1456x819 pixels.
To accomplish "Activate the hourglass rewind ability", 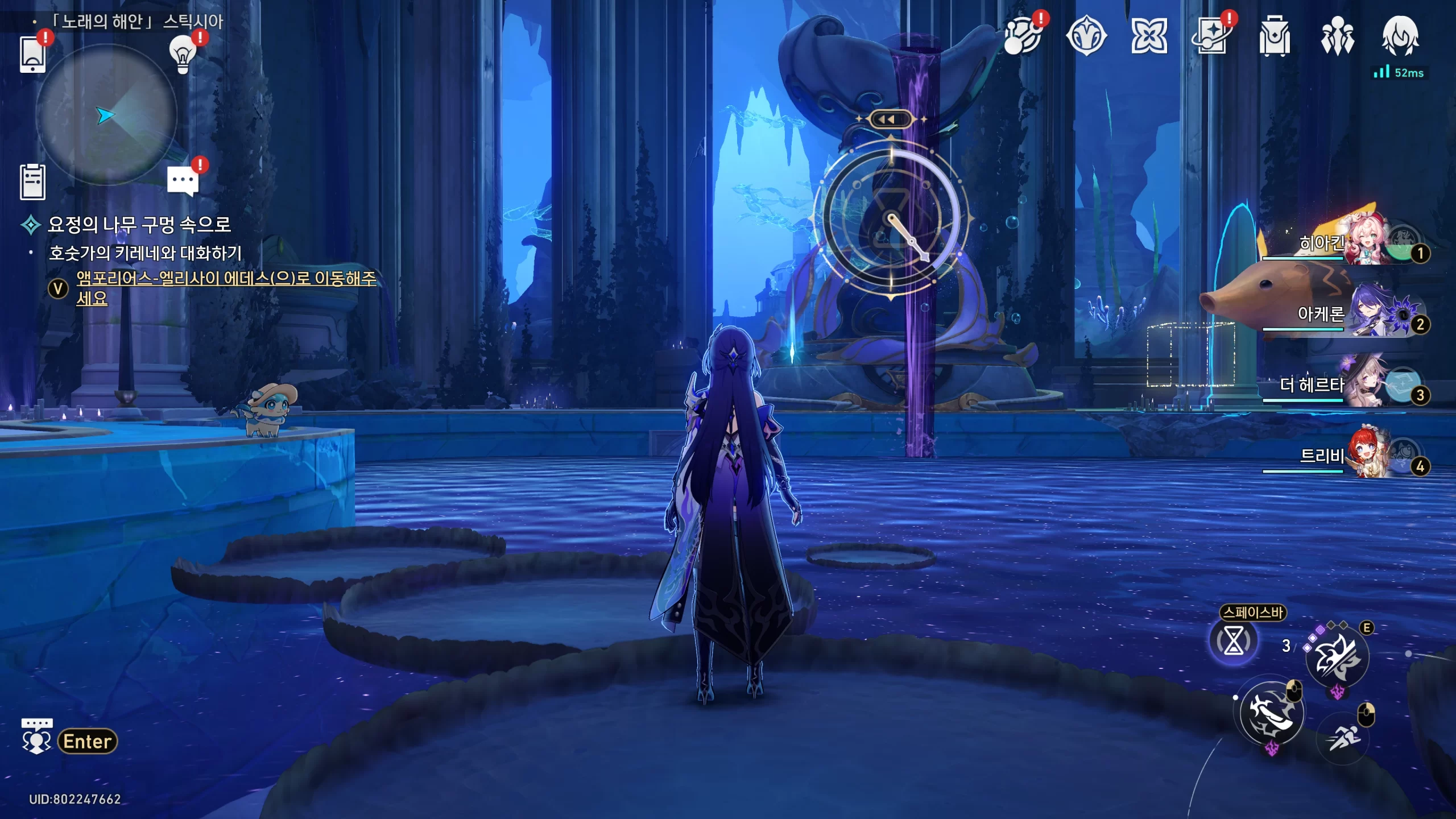I will coord(1233,642).
